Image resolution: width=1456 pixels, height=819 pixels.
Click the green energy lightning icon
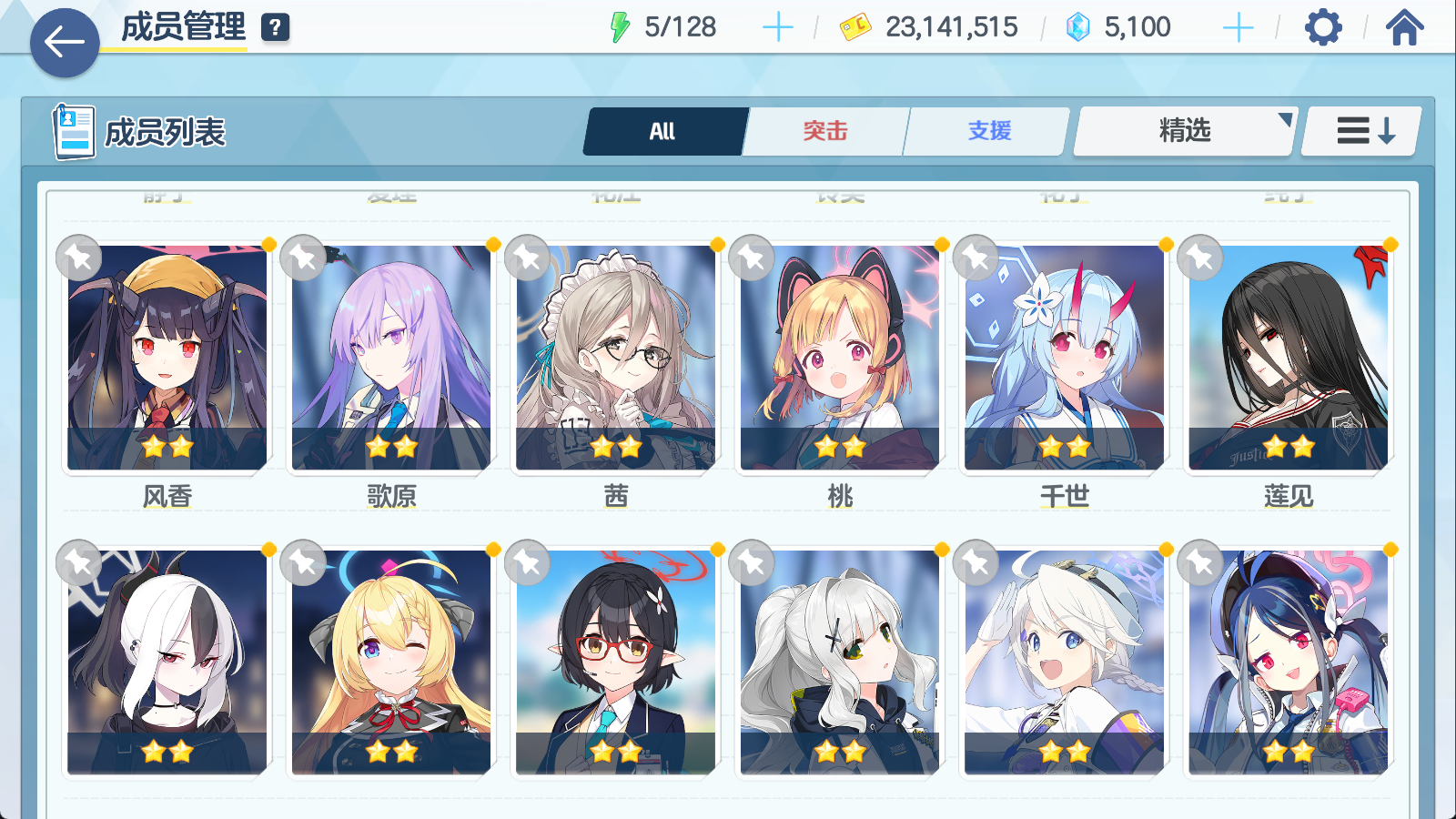pyautogui.click(x=622, y=26)
